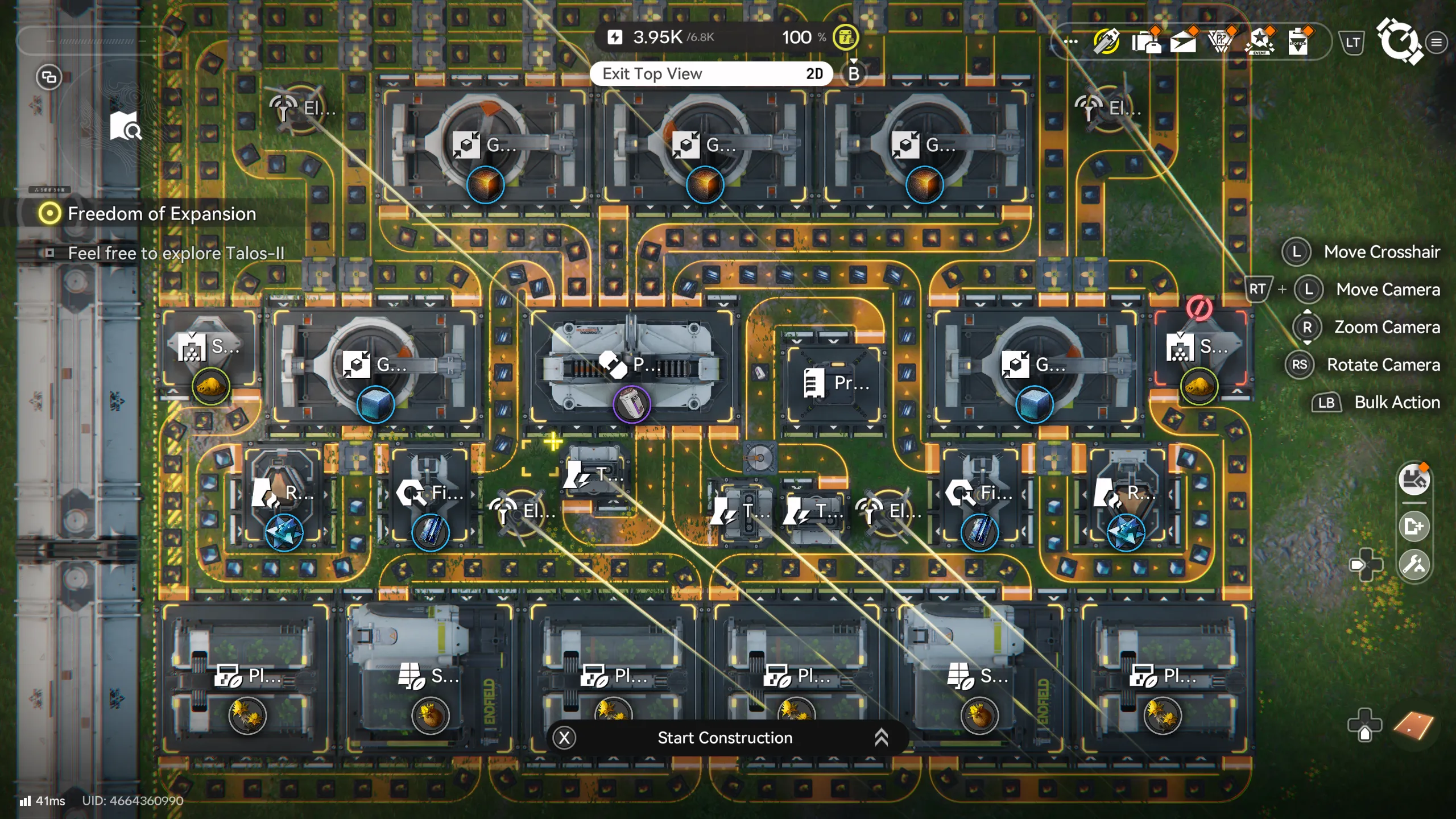Open the ellipsis overflow menu in the top-right bar
The image size is (1456, 819).
coord(1072,41)
